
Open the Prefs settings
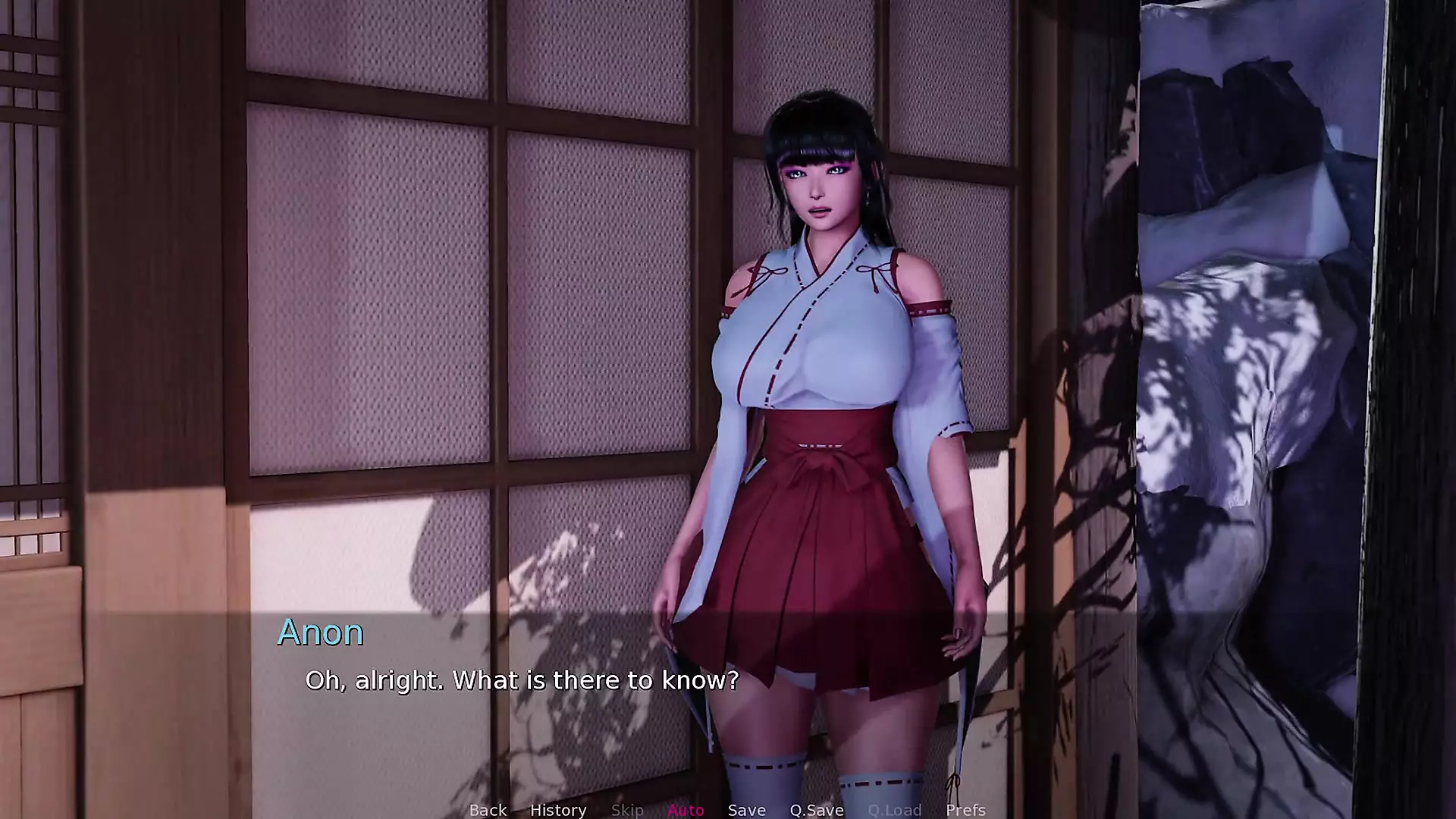[x=965, y=810]
